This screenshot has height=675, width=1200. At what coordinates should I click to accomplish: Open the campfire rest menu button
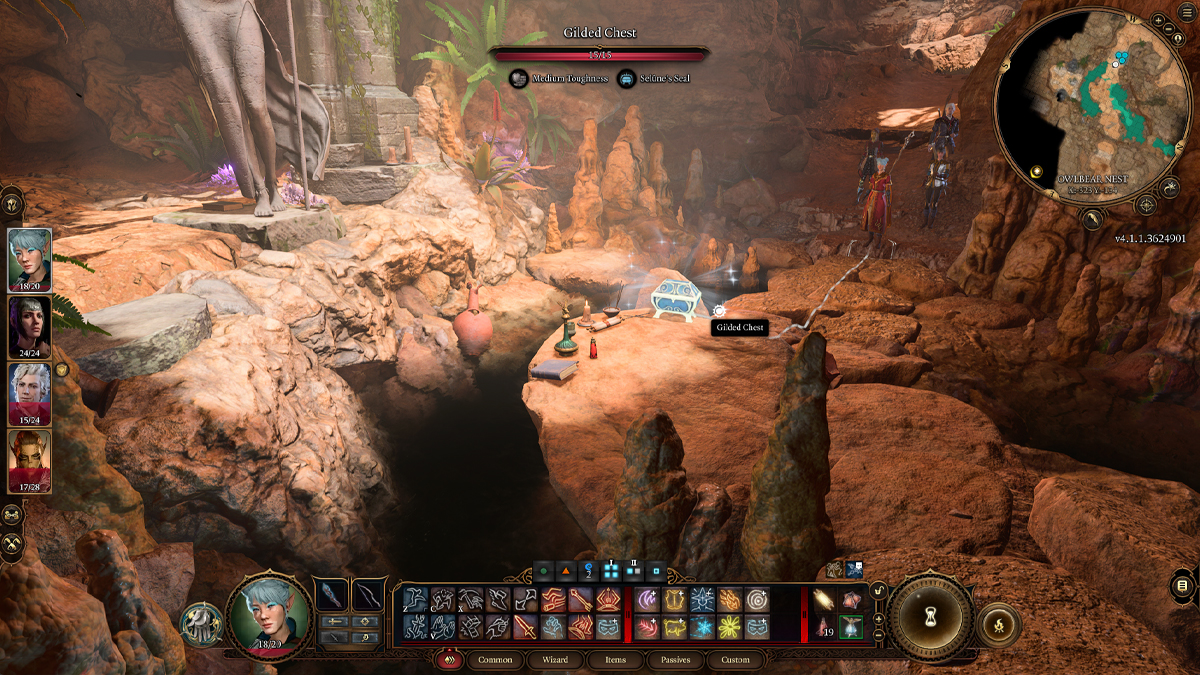point(996,623)
